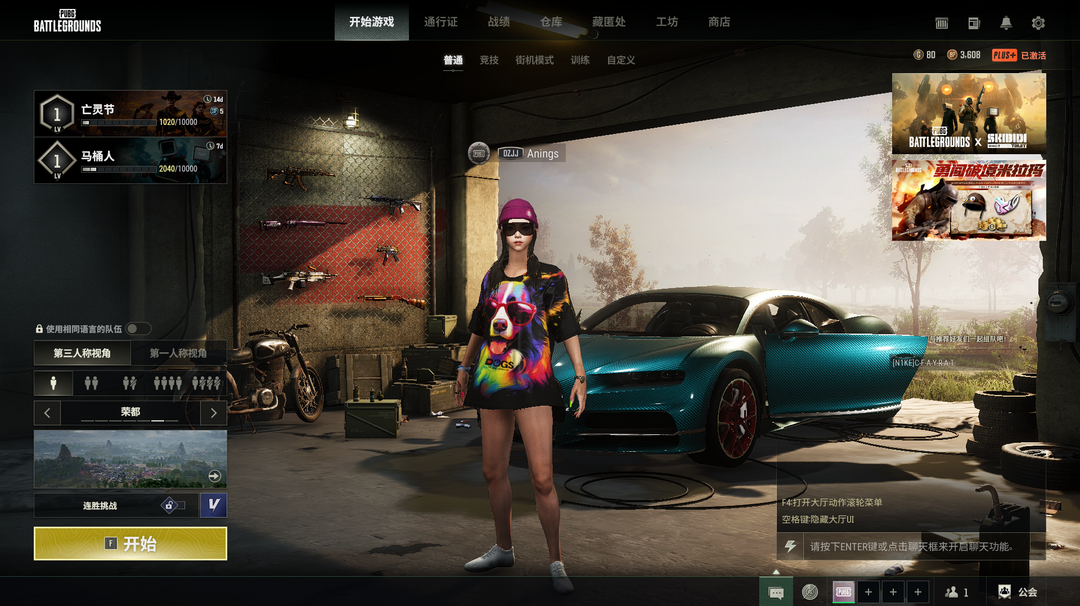Switch to next map with right arrow
Image resolution: width=1080 pixels, height=606 pixels.
213,412
